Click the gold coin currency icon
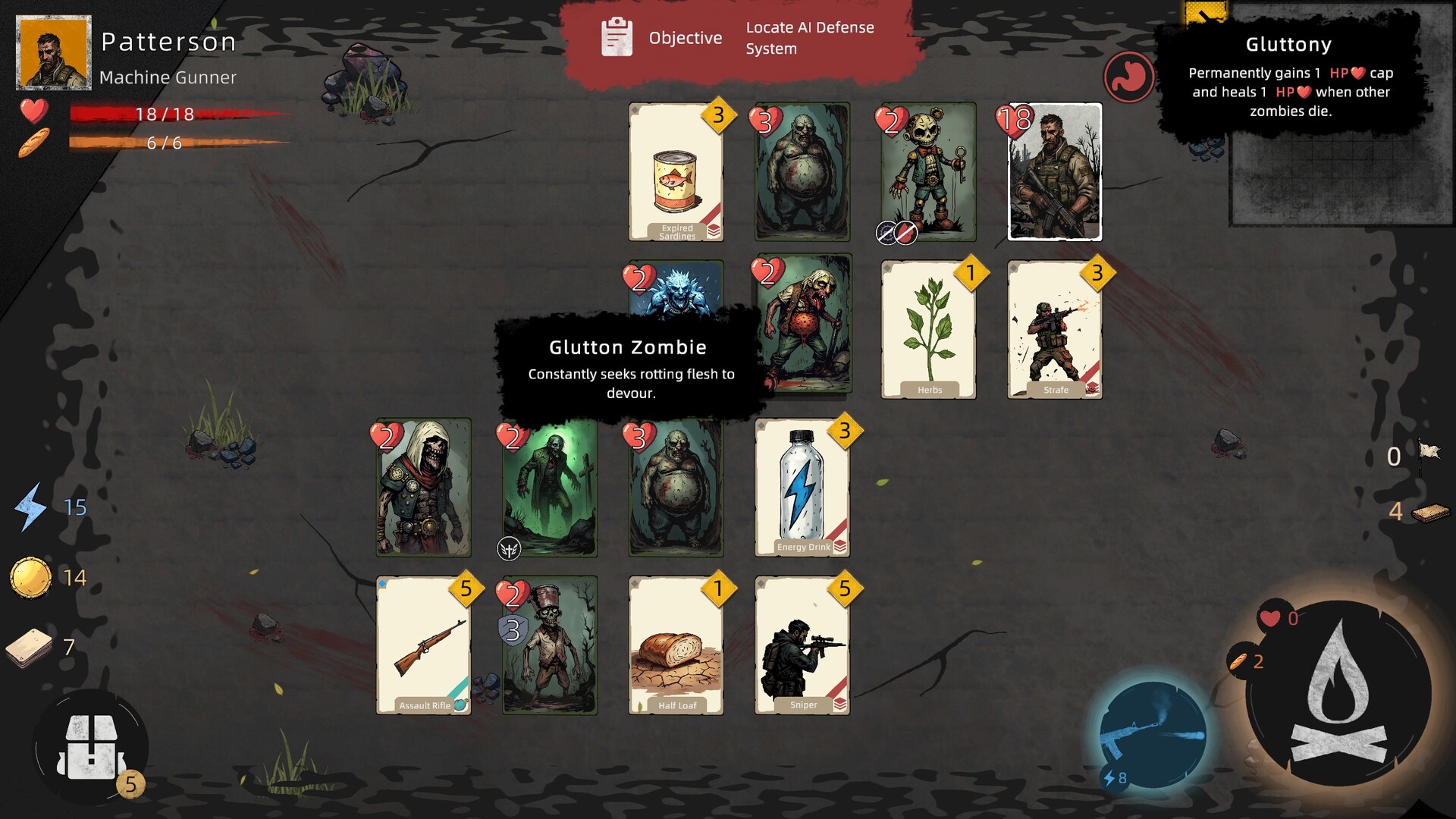Viewport: 1456px width, 819px height. tap(32, 575)
